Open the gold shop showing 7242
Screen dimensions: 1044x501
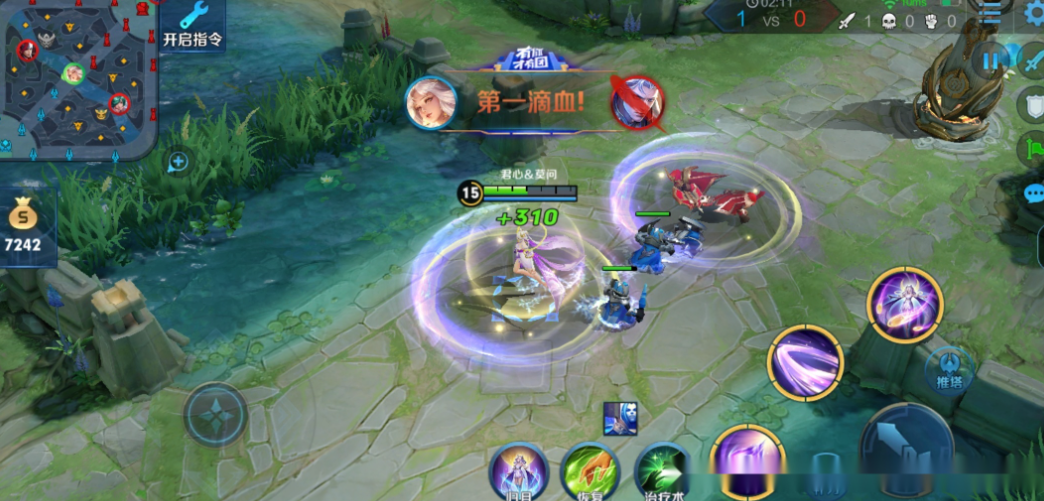(24, 228)
